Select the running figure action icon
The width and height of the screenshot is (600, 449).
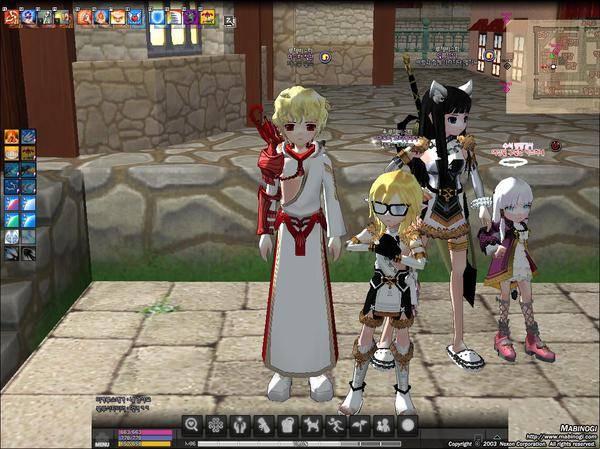coord(335,425)
